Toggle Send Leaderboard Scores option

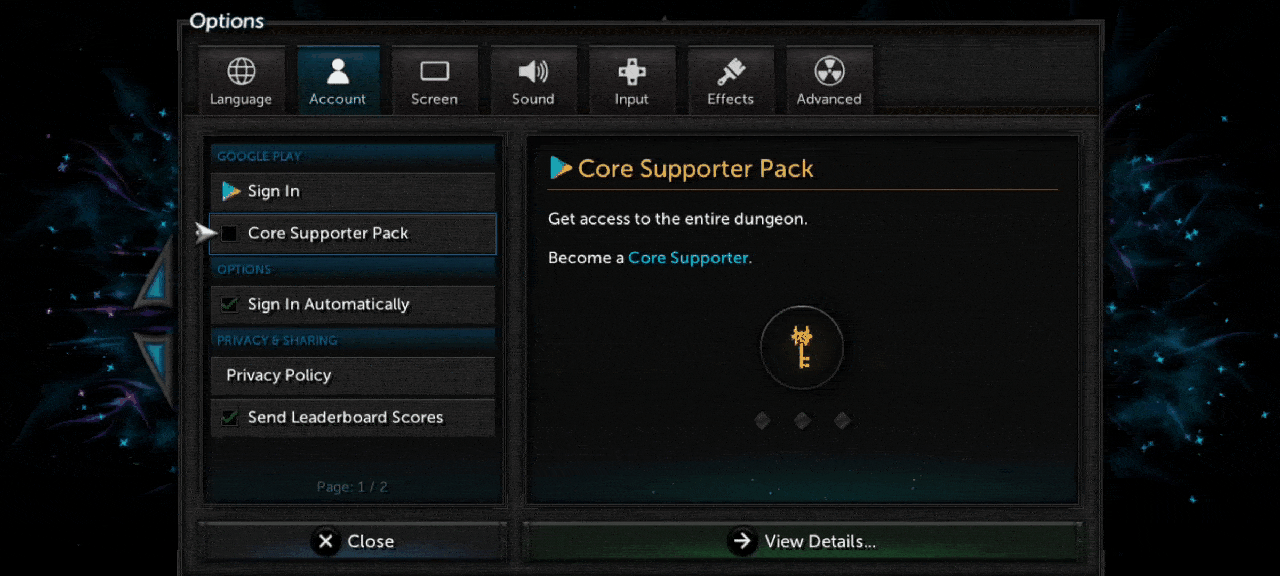pyautogui.click(x=230, y=417)
